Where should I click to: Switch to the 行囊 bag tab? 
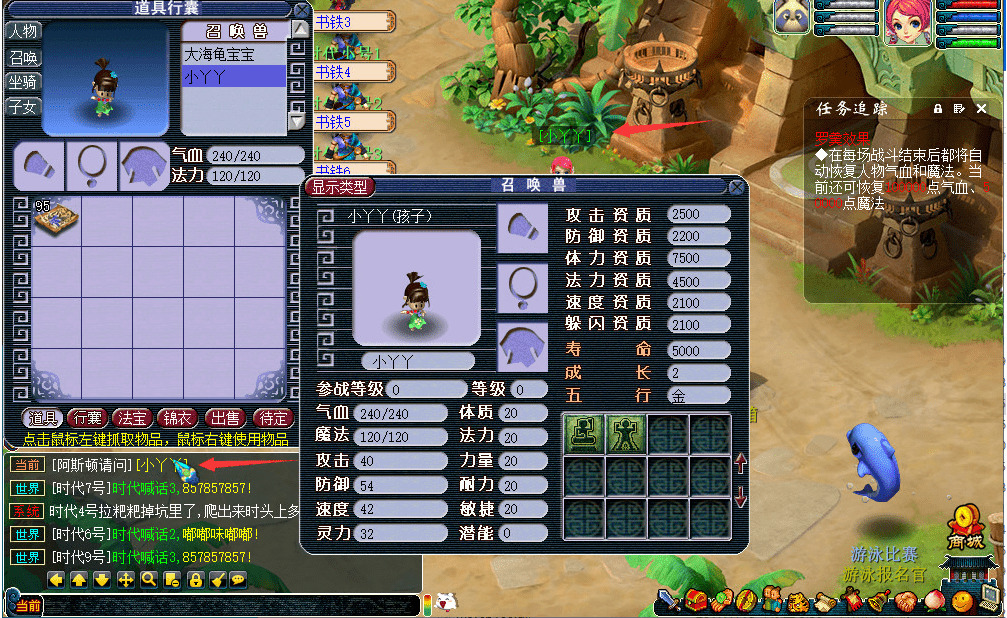87,418
